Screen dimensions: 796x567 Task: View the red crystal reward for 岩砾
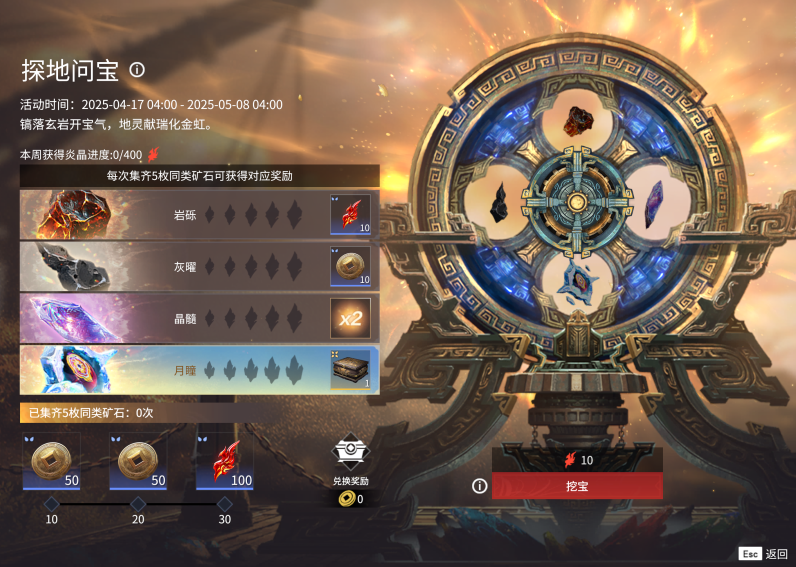pyautogui.click(x=350, y=214)
